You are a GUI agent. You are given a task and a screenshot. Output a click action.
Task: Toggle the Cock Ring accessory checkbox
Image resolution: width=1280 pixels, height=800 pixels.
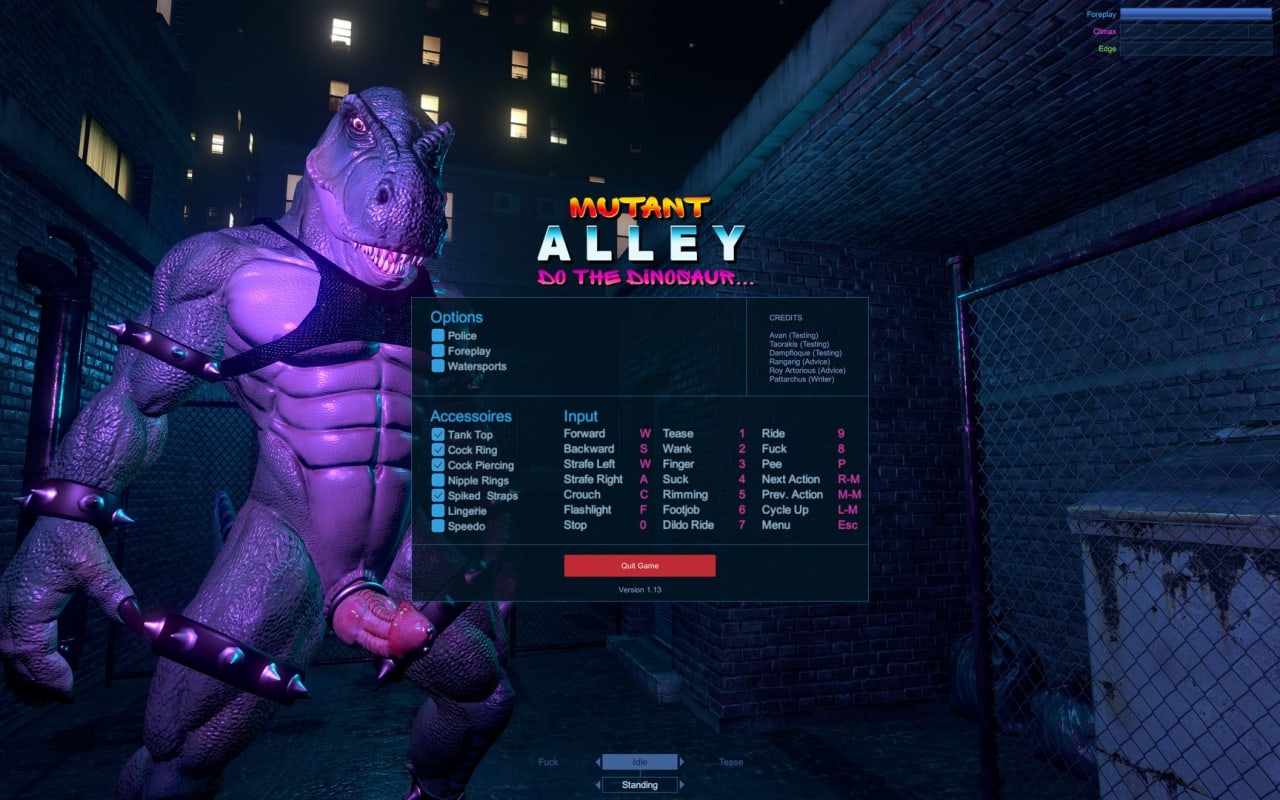pos(438,450)
